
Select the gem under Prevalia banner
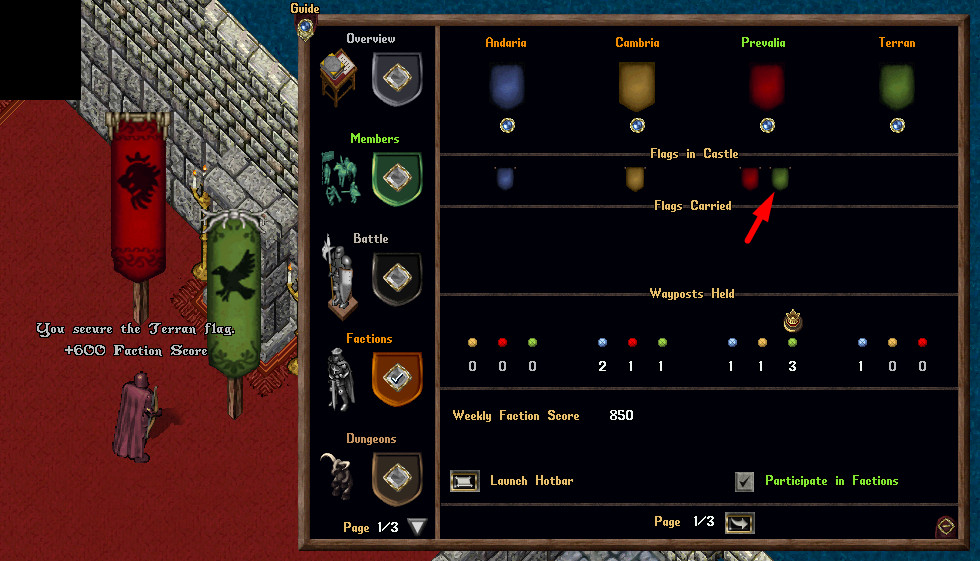point(767,126)
